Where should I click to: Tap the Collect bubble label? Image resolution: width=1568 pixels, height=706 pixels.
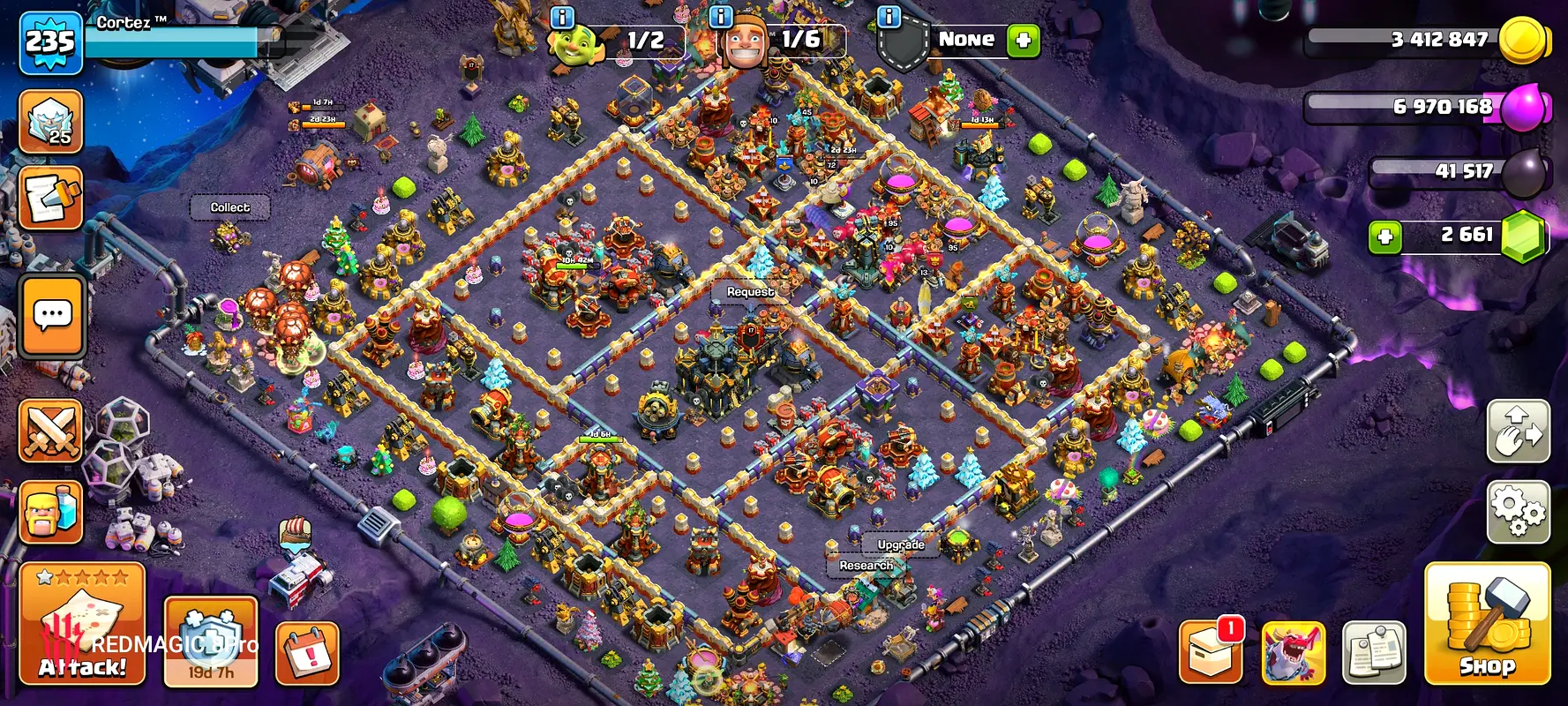229,207
